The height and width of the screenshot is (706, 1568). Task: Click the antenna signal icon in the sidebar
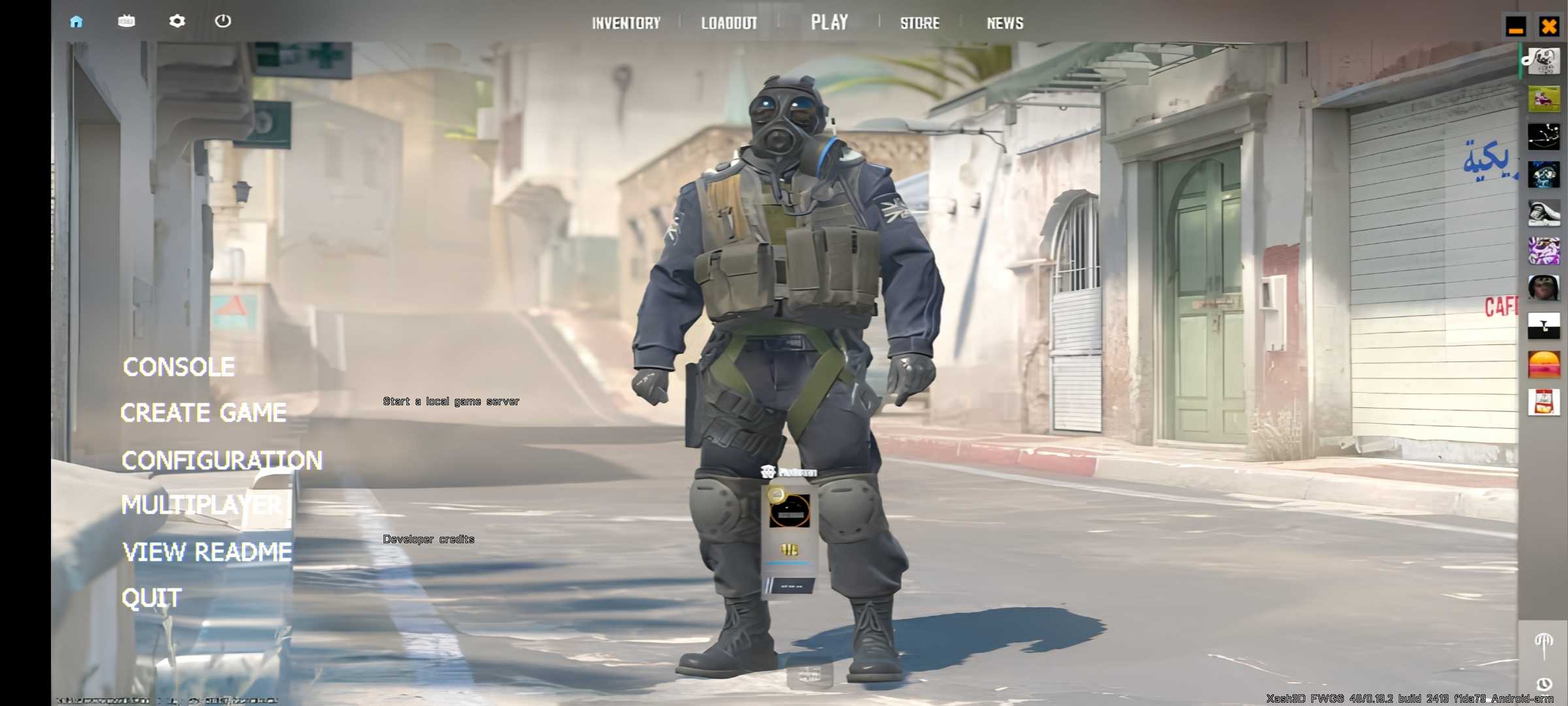click(1543, 645)
